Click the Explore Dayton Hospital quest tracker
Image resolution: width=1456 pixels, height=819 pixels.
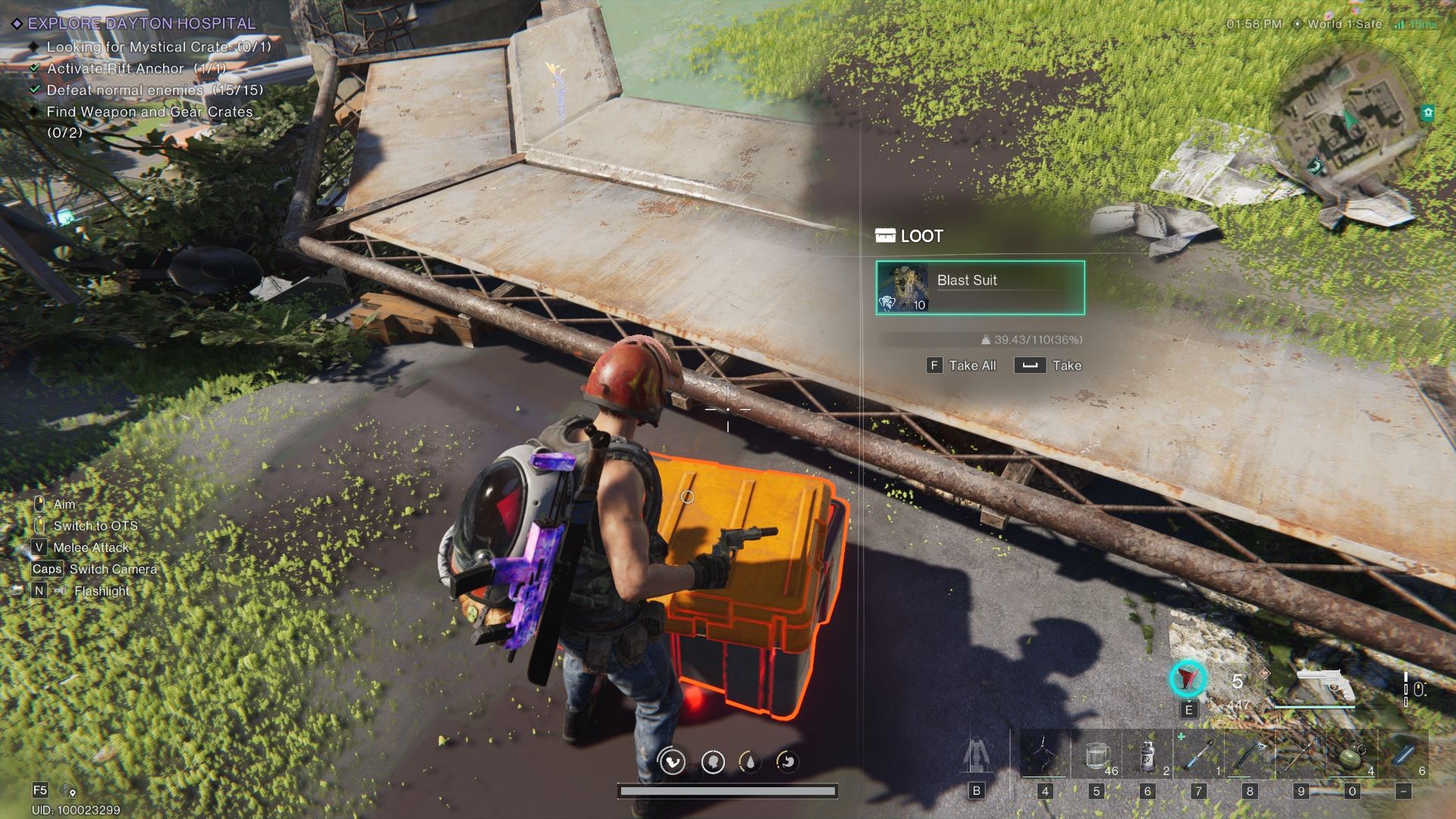point(141,24)
